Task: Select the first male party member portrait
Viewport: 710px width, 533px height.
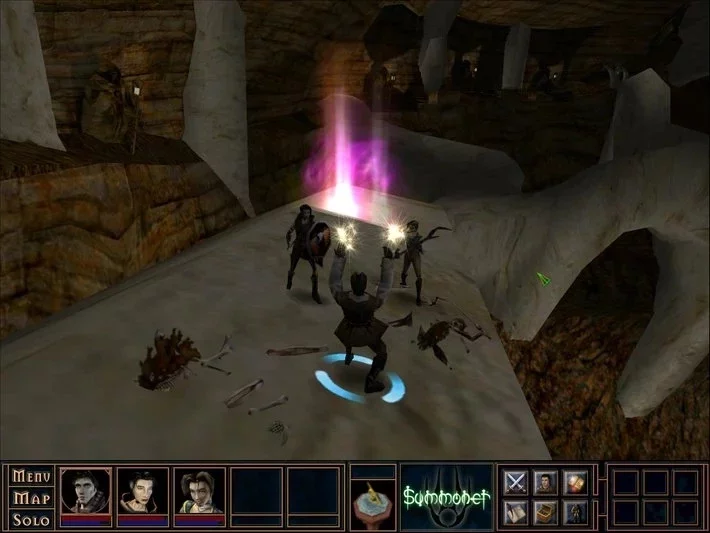Action: pos(87,491)
